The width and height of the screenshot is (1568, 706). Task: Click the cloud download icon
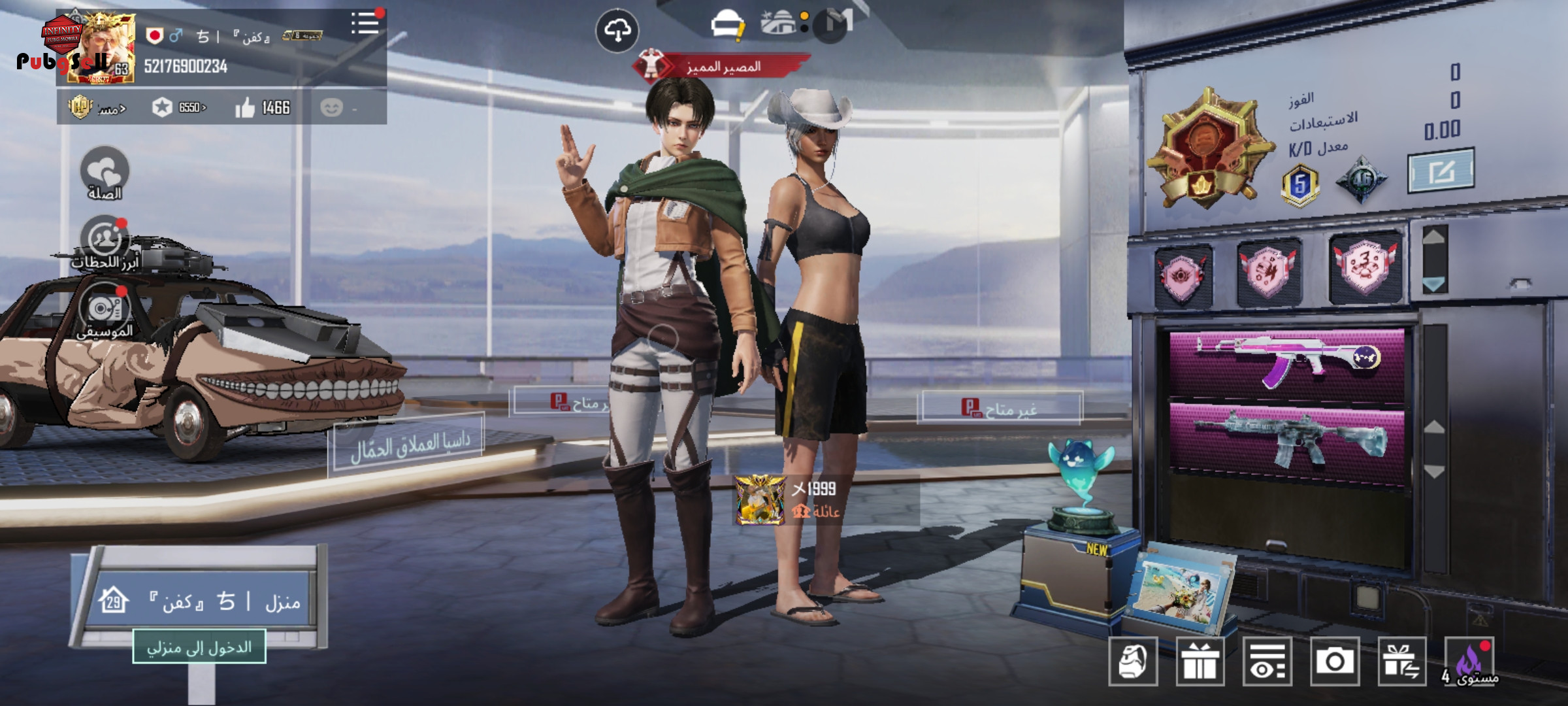(617, 30)
